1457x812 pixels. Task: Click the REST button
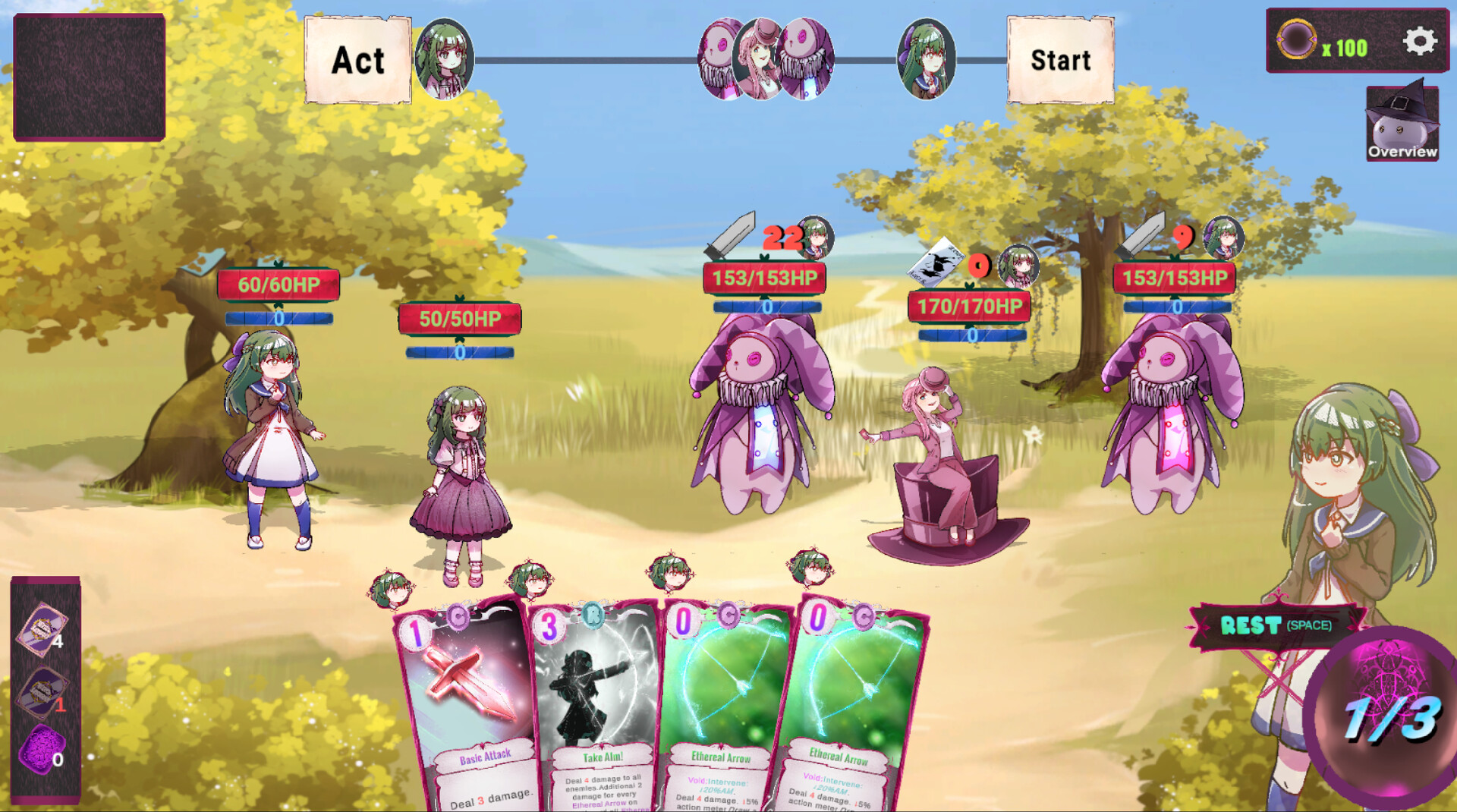pos(1276,625)
